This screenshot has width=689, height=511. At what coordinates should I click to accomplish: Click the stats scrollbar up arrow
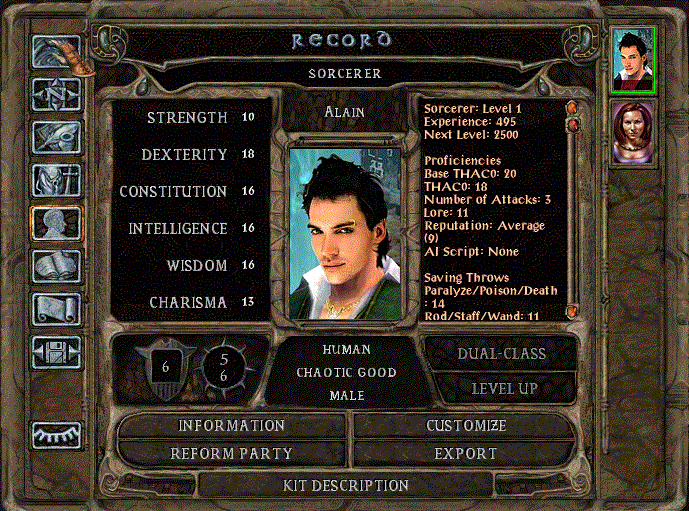572,105
